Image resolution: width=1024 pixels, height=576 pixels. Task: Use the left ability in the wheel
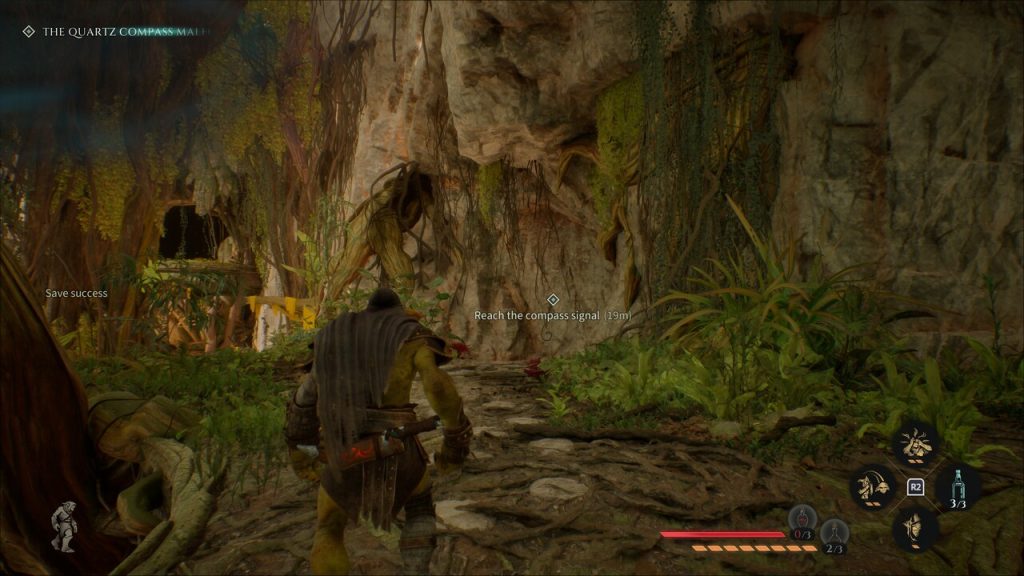[870, 487]
